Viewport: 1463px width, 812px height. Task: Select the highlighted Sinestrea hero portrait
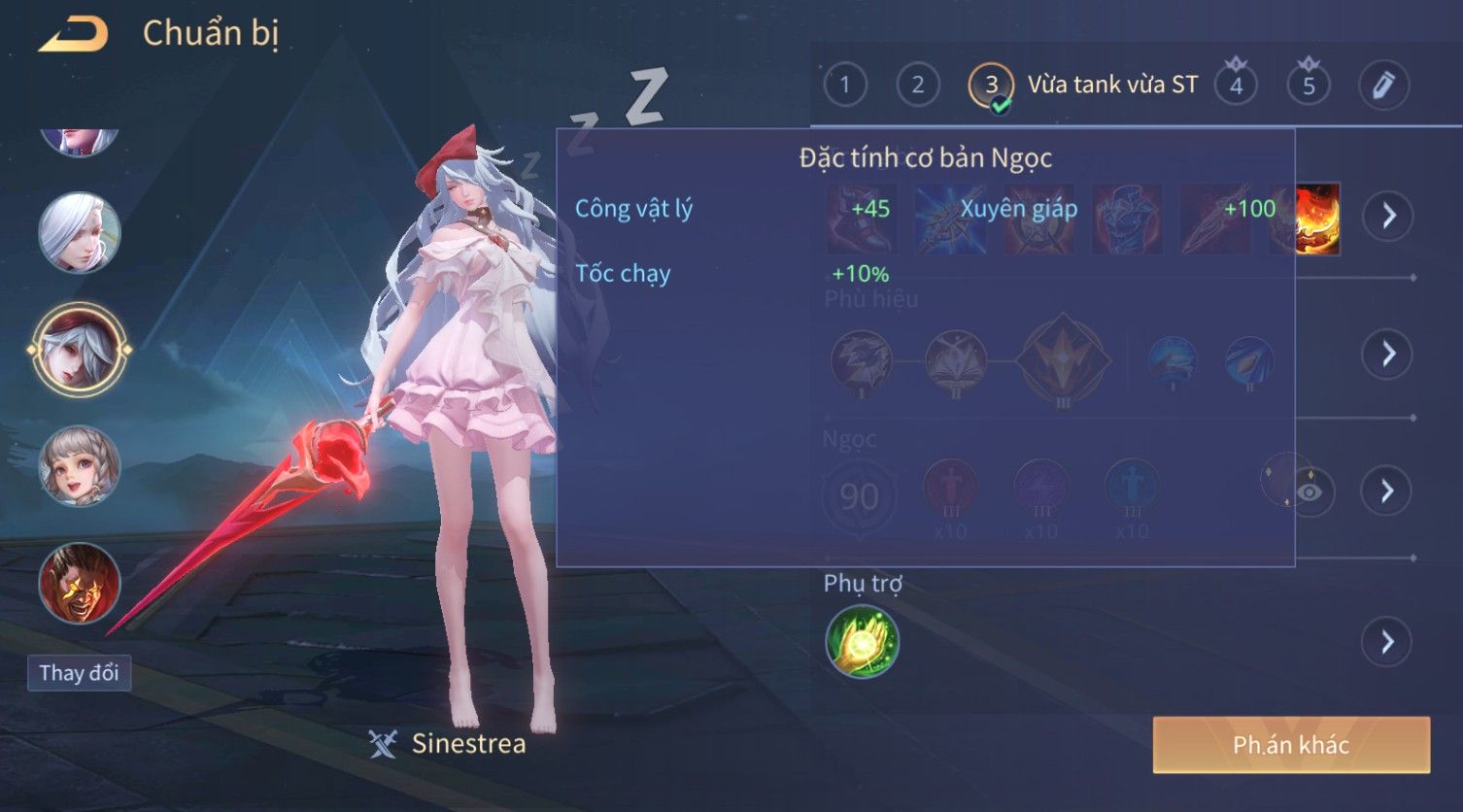(x=79, y=349)
